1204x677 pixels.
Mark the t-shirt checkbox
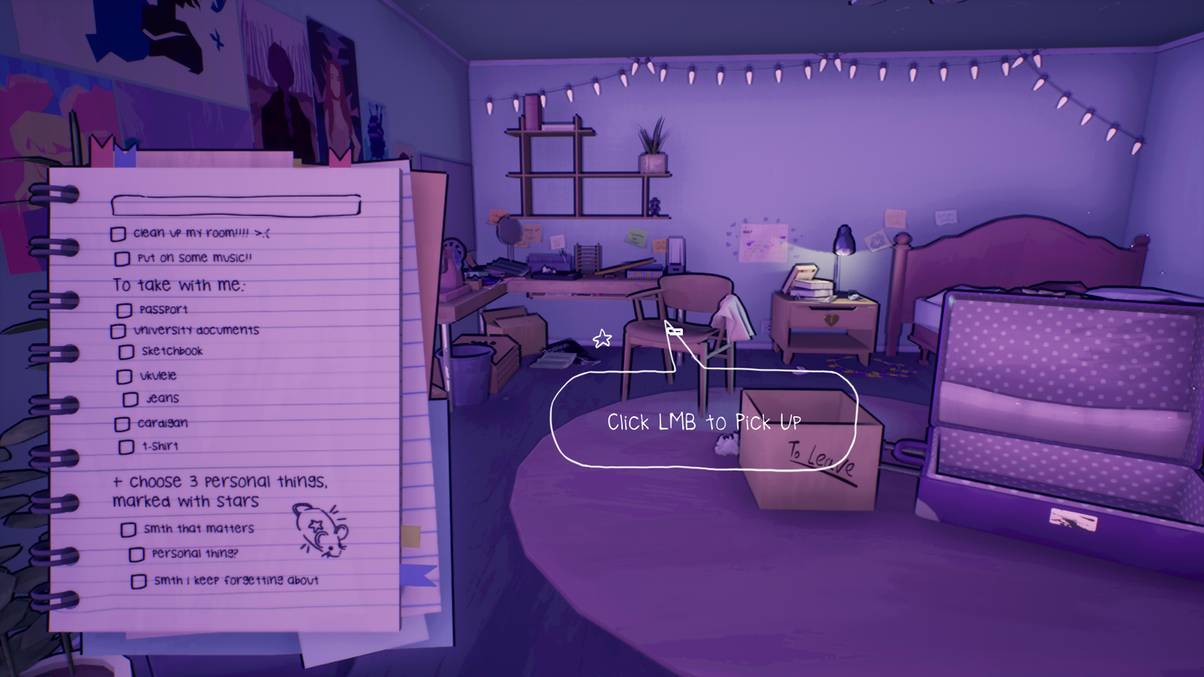(x=126, y=447)
